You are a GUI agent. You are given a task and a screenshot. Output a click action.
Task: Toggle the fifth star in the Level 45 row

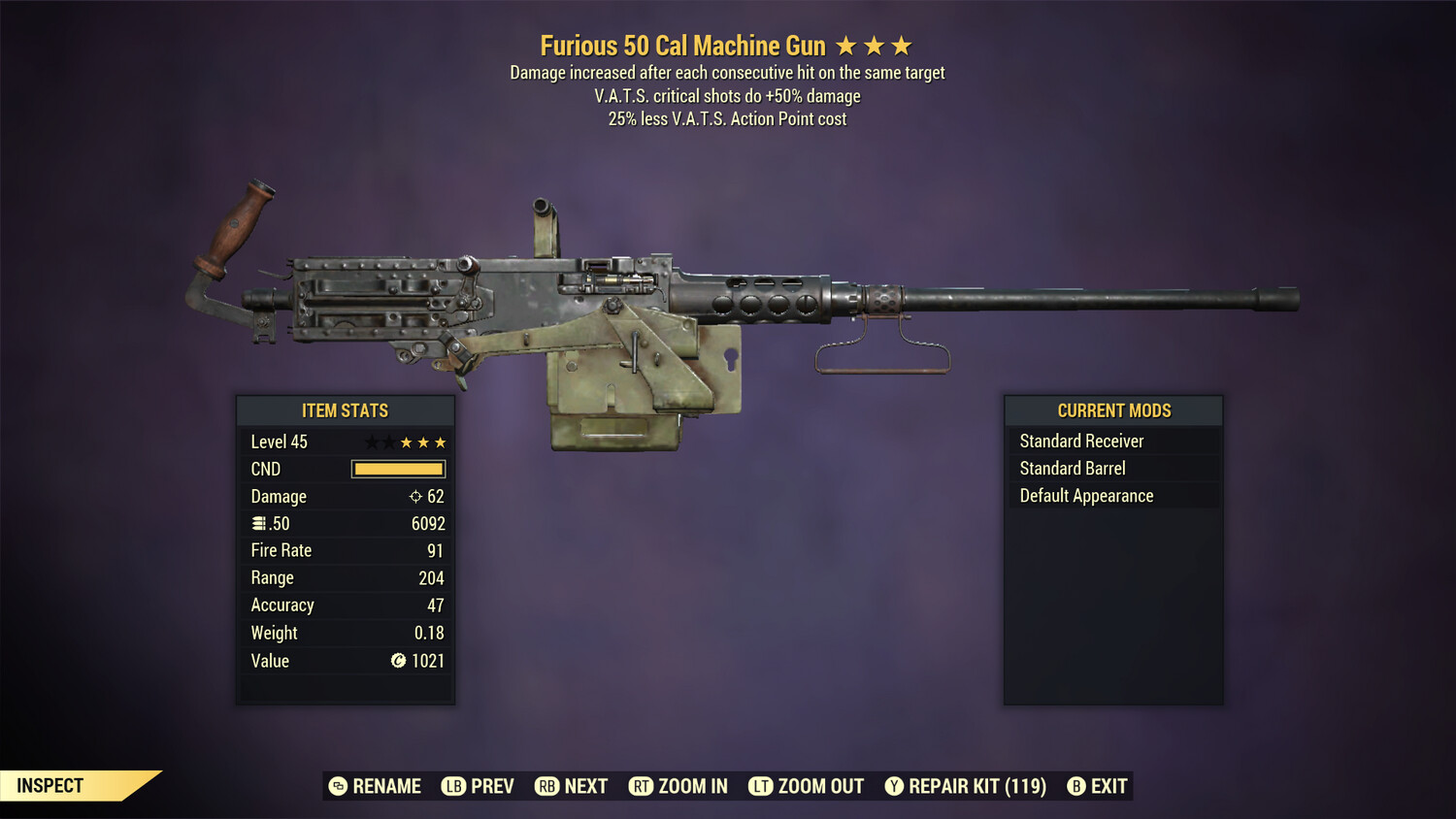[x=442, y=441]
